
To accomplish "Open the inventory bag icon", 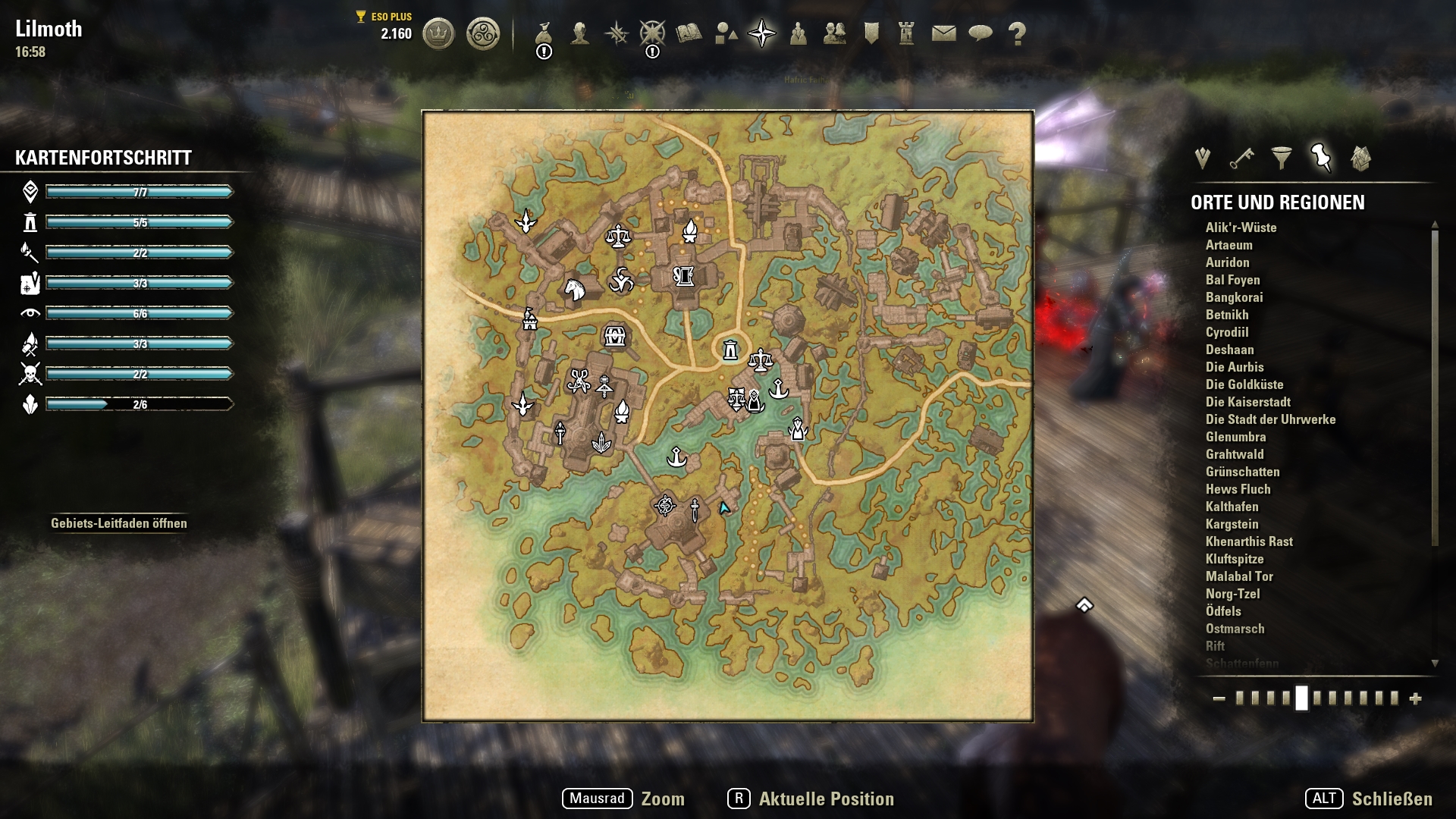I will 544,33.
